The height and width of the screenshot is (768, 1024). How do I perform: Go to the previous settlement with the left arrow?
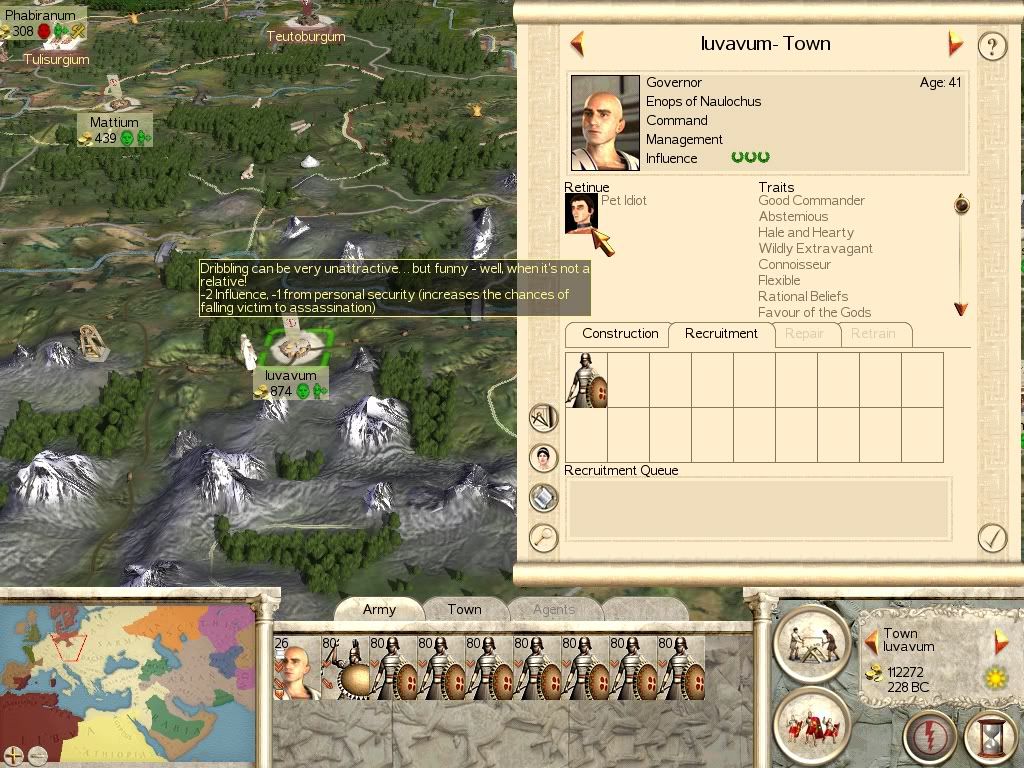pos(577,44)
